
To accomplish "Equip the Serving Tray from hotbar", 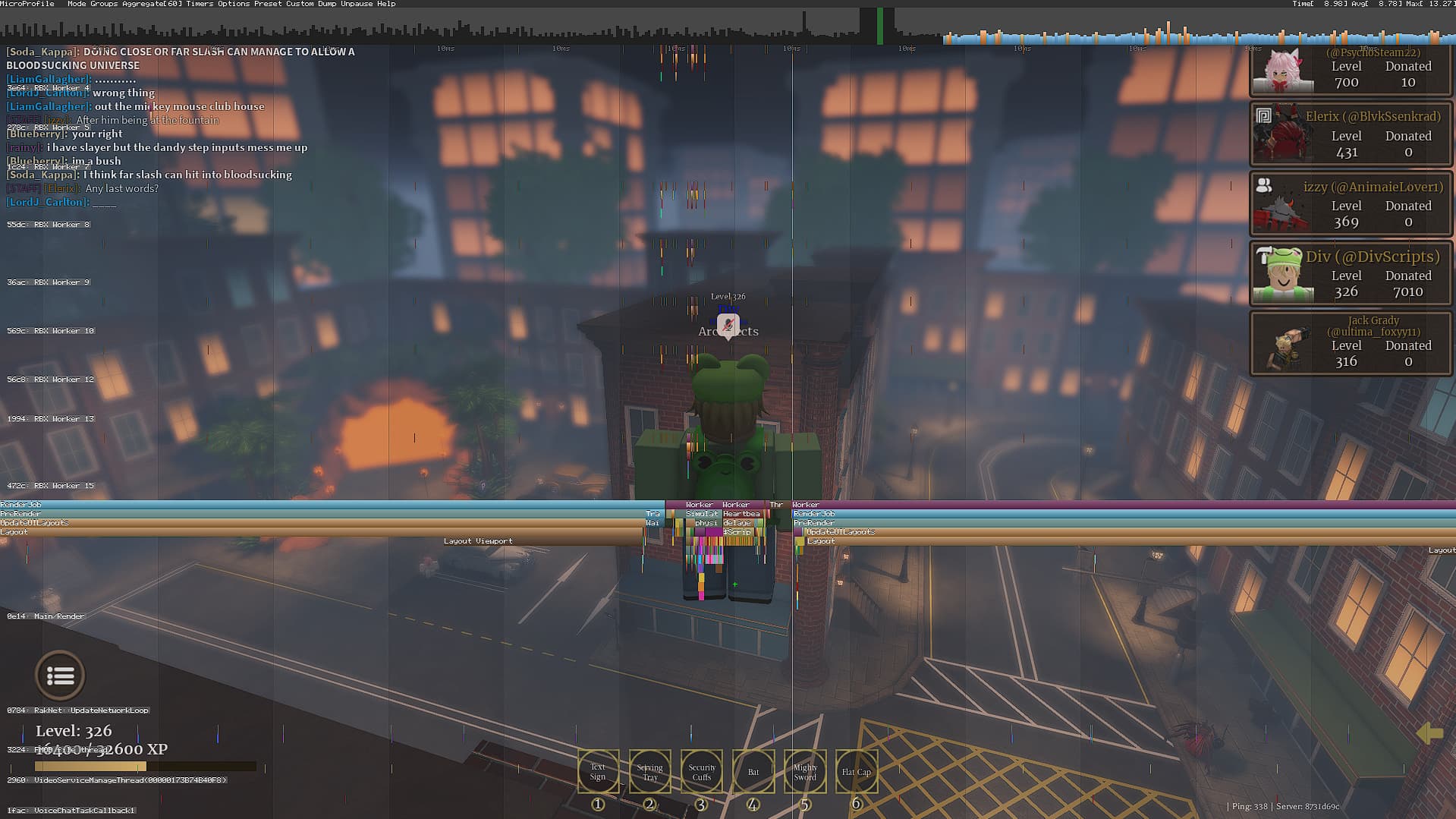I will [x=650, y=771].
